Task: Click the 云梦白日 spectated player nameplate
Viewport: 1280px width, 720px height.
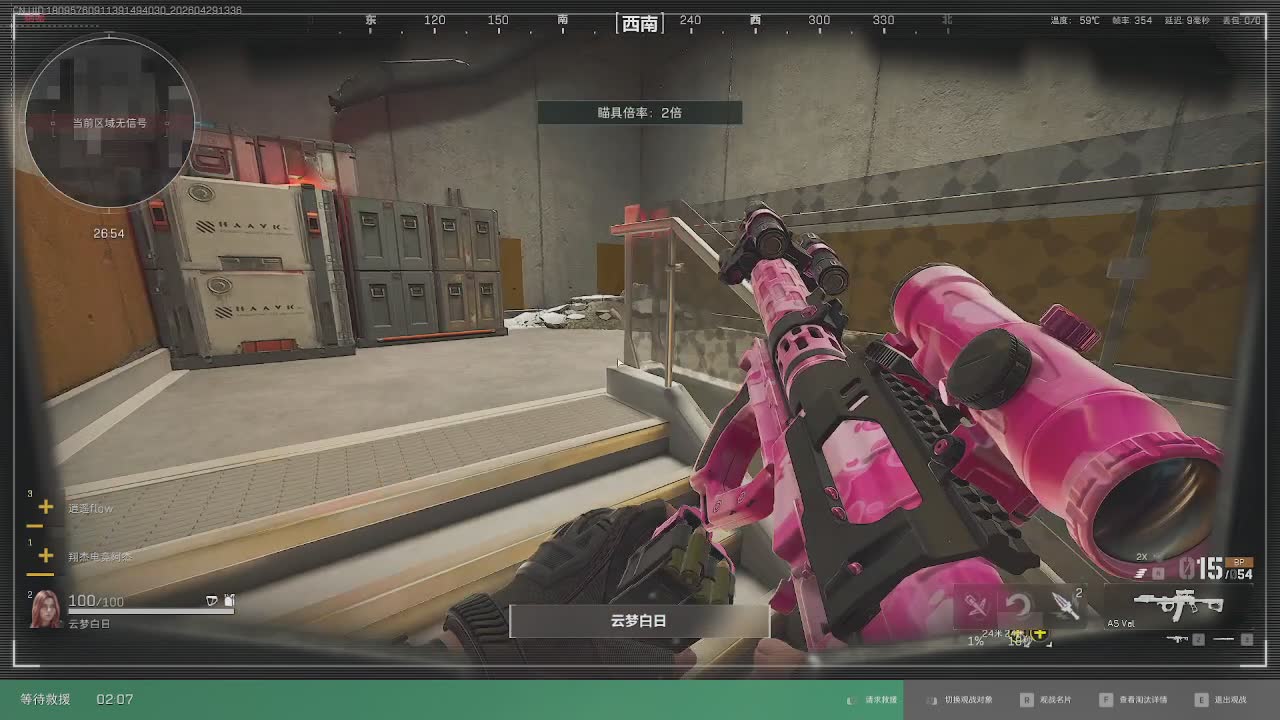Action: coord(639,621)
